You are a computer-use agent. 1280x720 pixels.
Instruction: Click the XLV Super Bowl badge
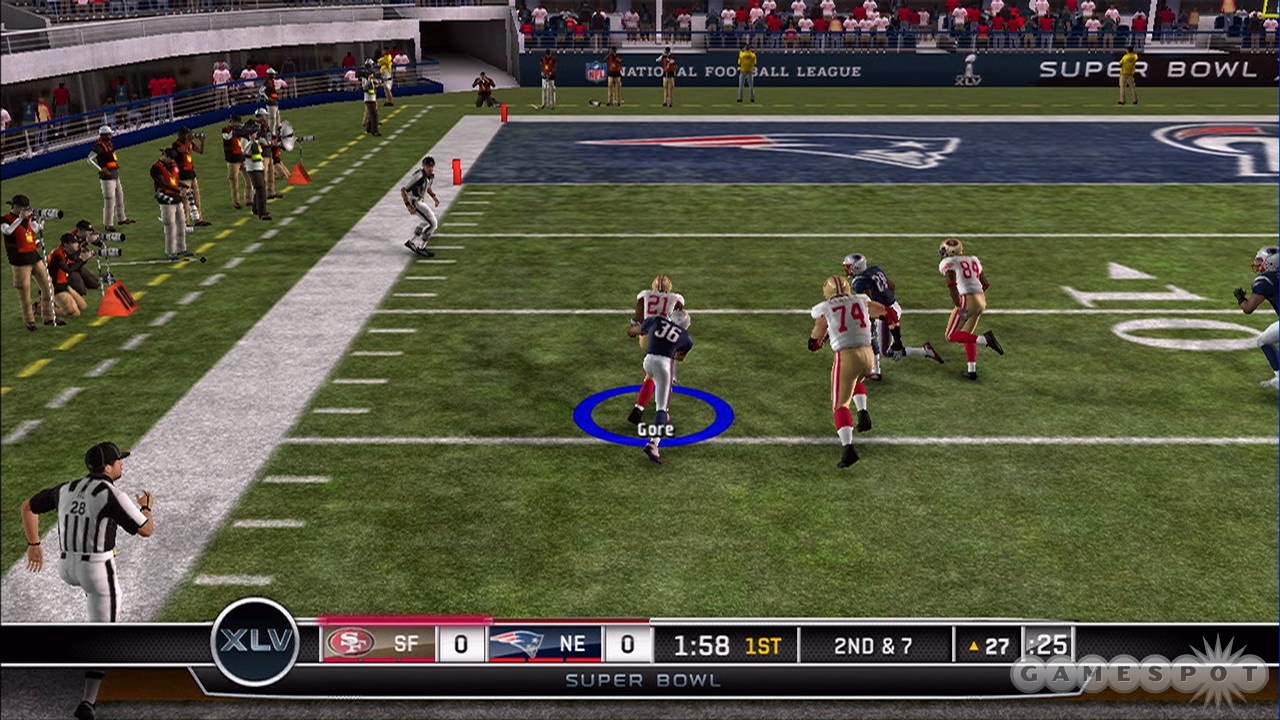[255, 642]
